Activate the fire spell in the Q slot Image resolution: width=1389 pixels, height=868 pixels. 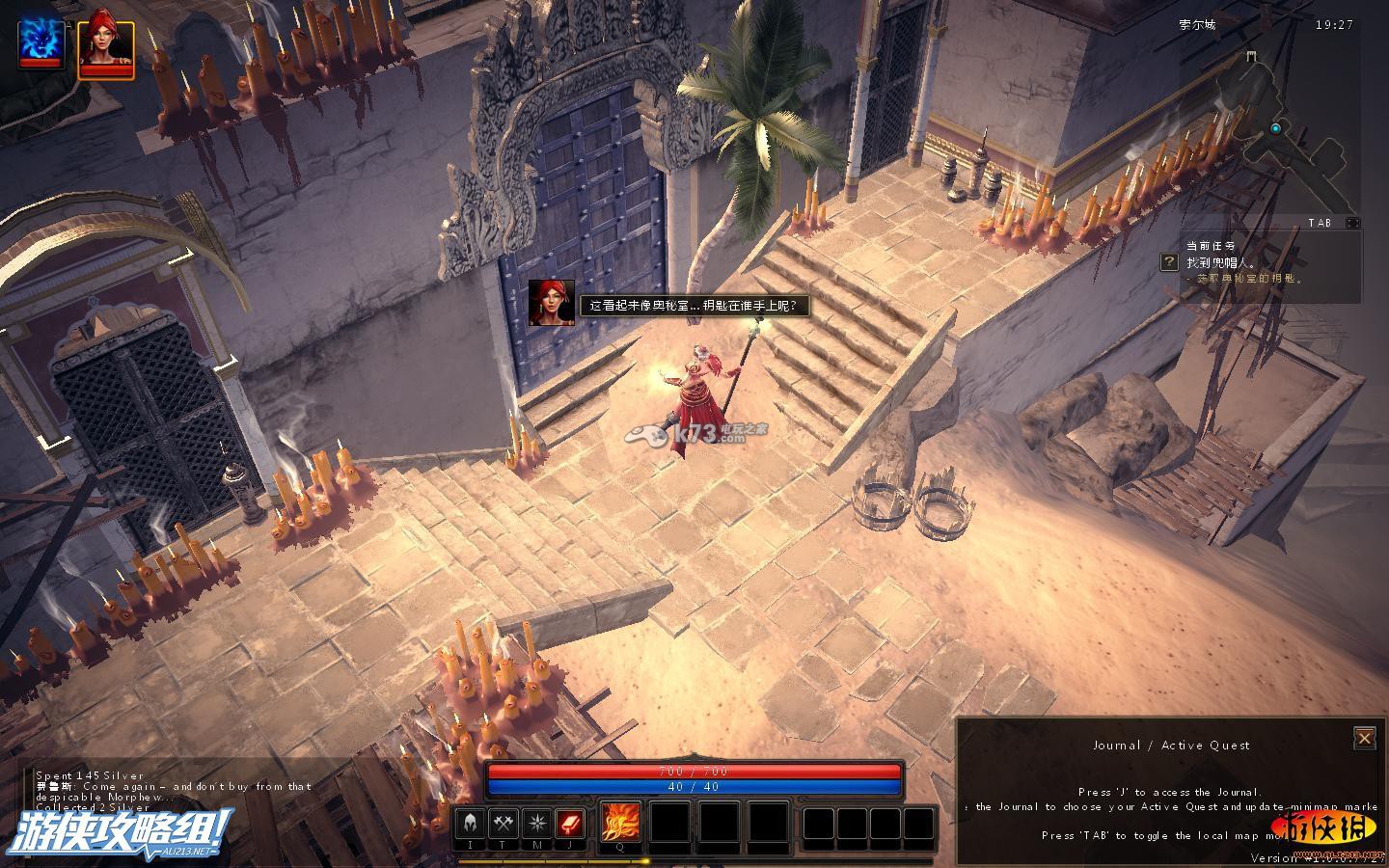(x=620, y=824)
